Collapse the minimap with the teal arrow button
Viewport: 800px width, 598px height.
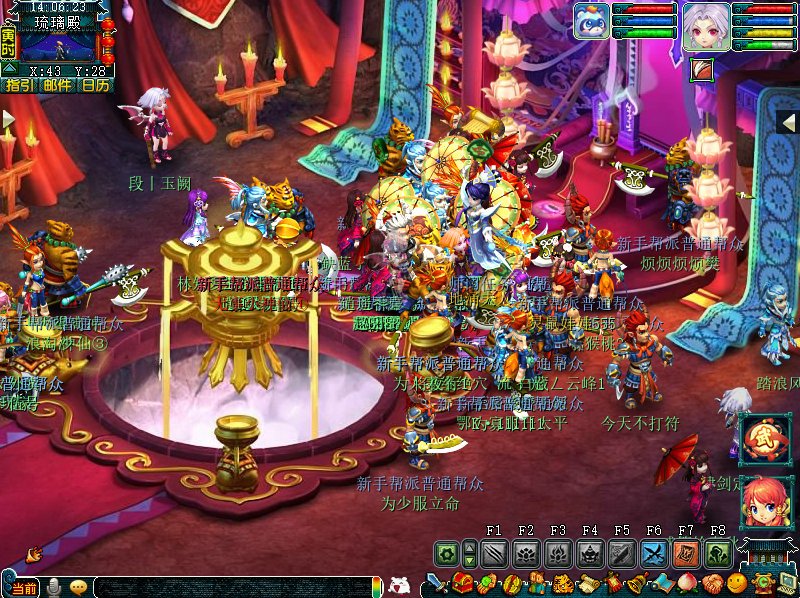pos(9,68)
